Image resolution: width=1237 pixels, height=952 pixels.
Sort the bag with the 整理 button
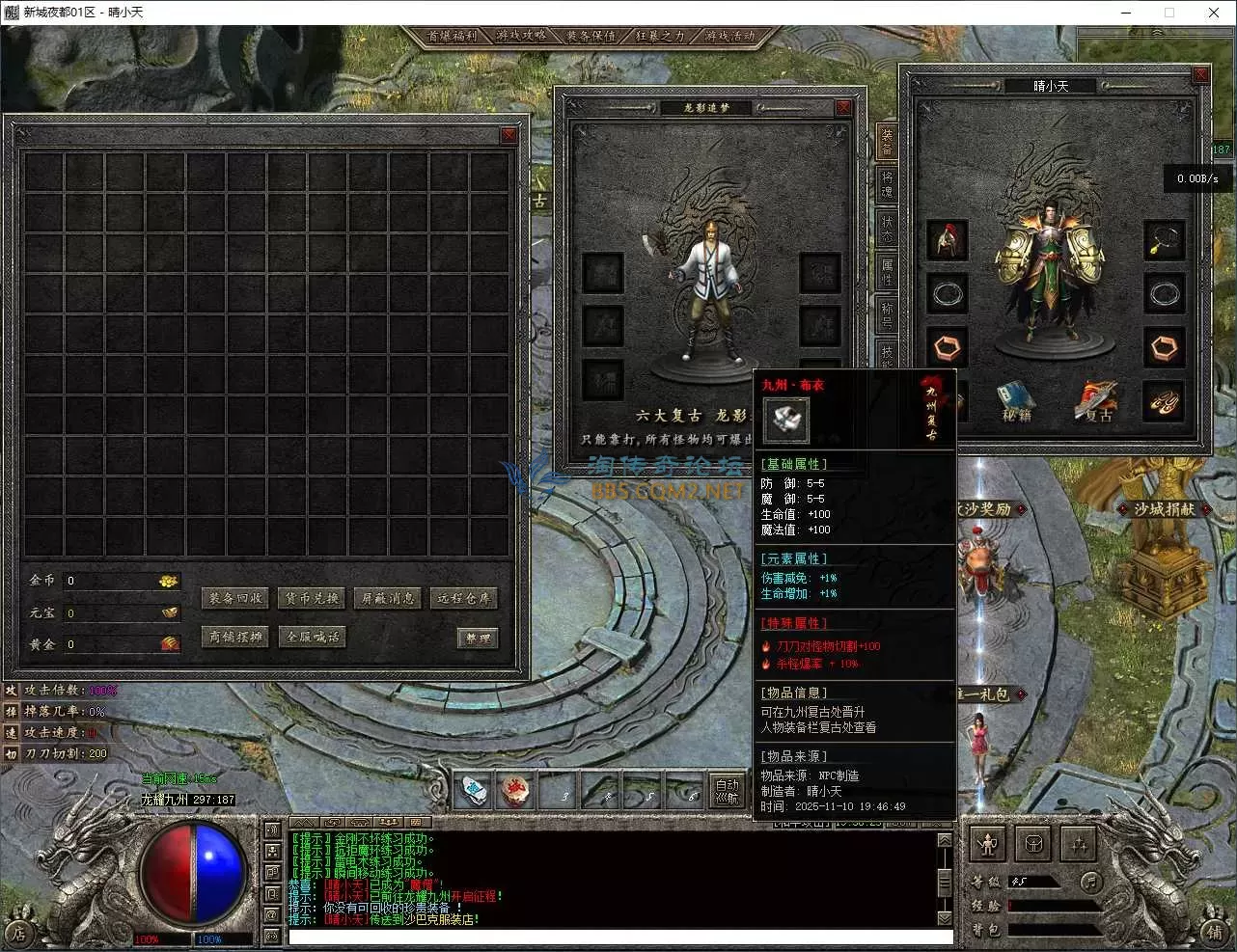pos(478,639)
